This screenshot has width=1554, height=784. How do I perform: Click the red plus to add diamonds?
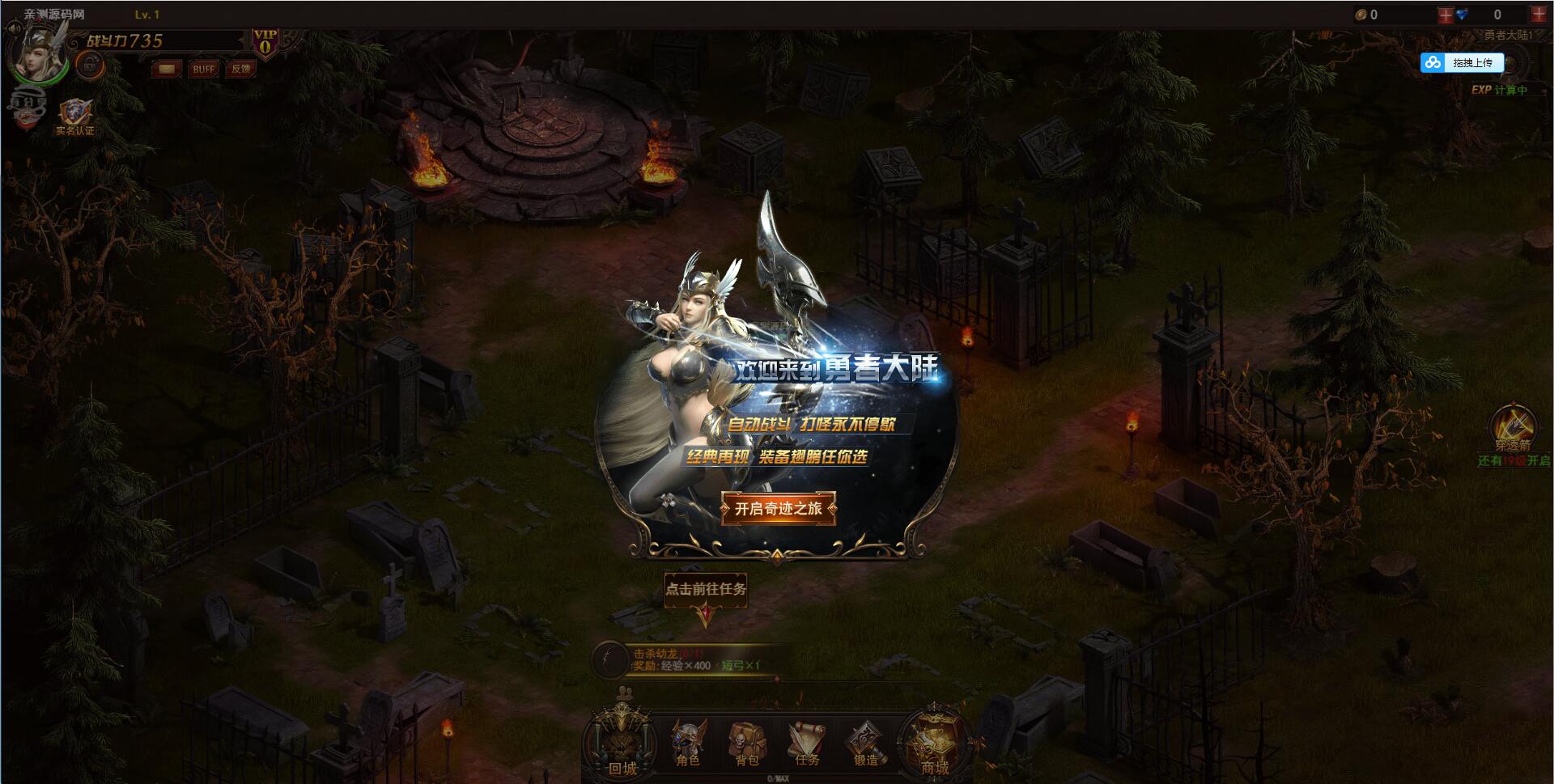pos(1540,14)
